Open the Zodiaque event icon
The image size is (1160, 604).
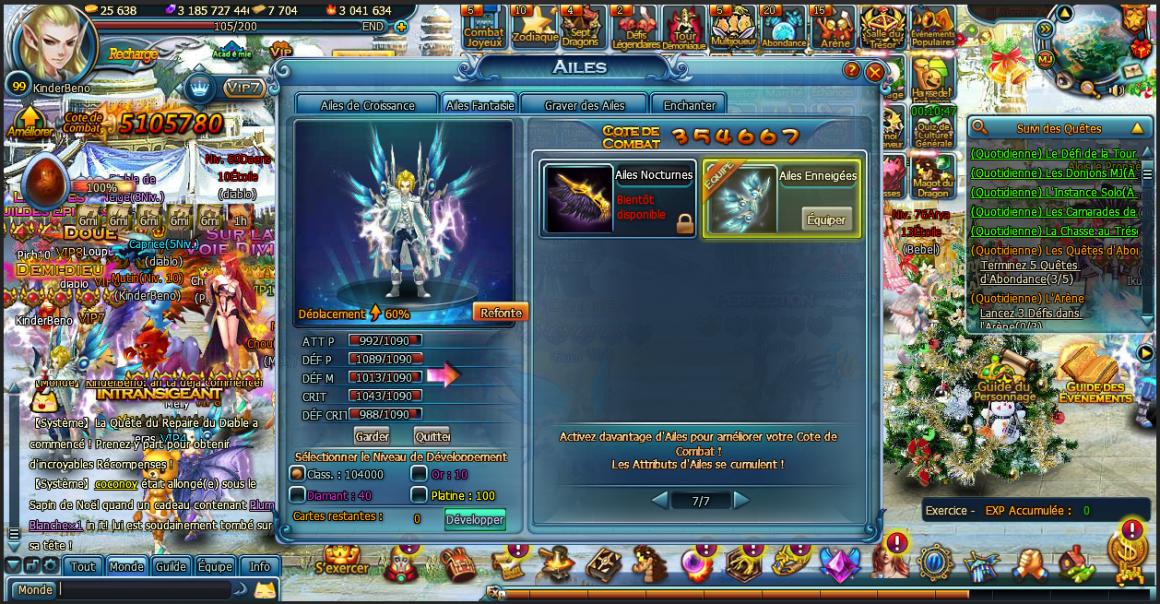(534, 25)
